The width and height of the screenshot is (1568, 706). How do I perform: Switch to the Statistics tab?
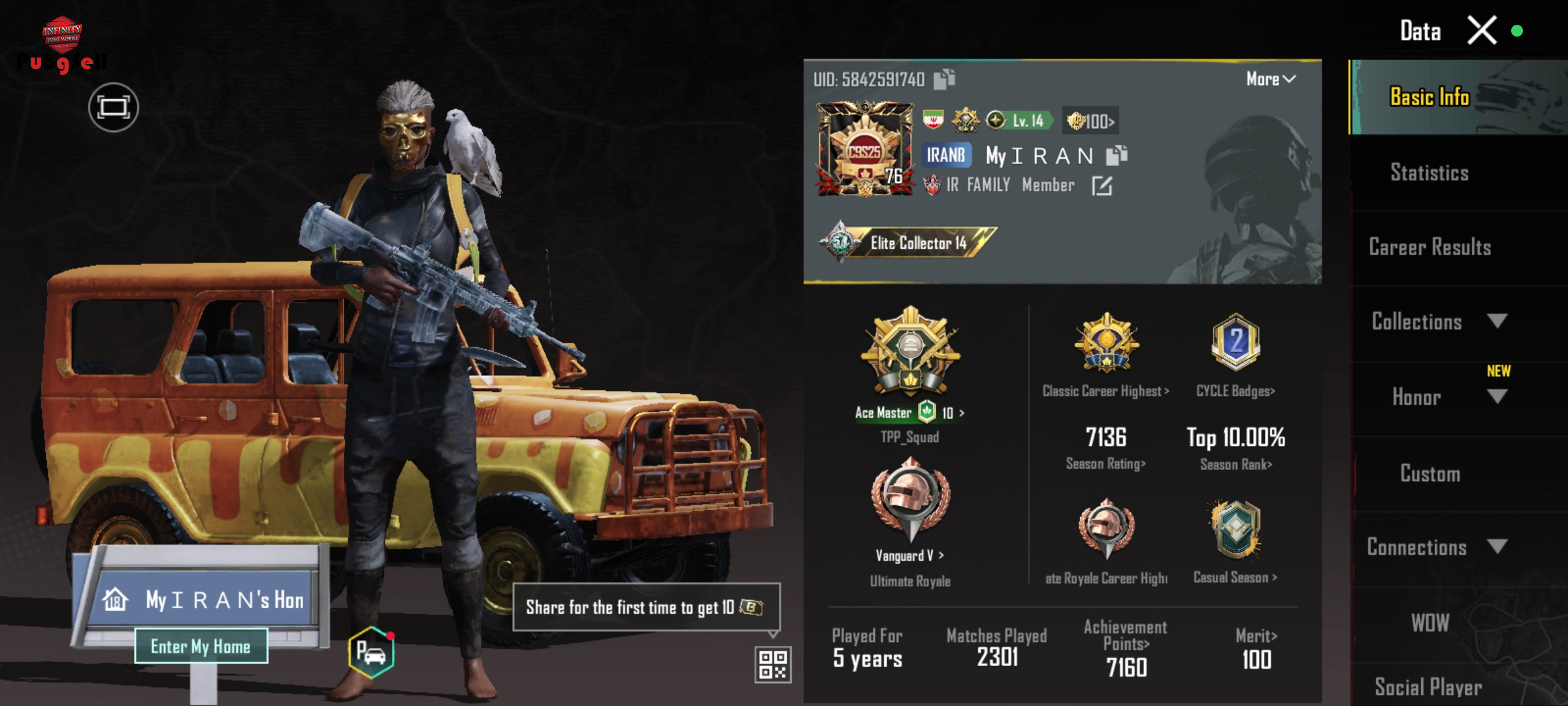[x=1429, y=173]
